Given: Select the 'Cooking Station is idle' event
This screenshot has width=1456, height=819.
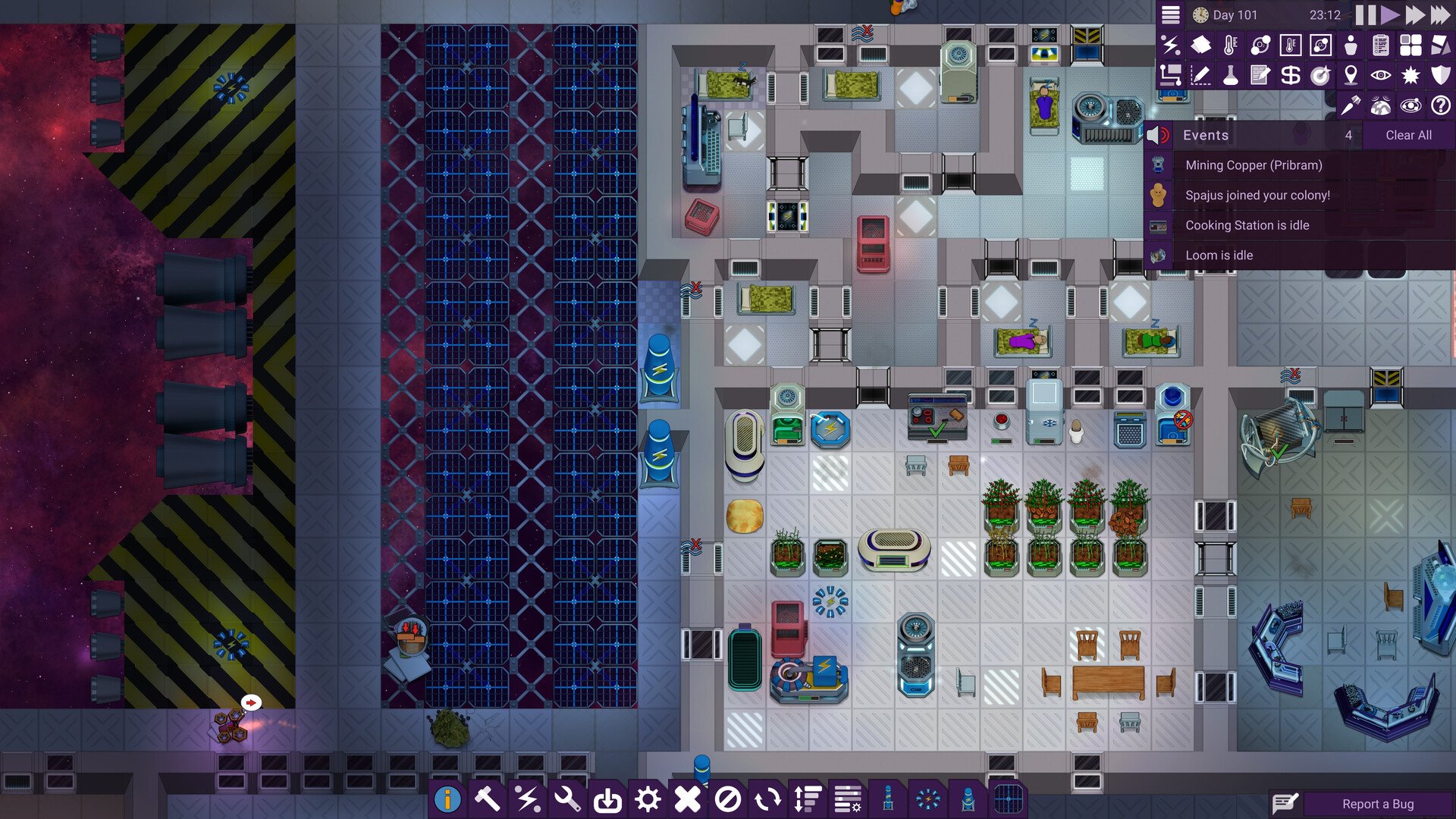Looking at the screenshot, I should point(1247,225).
